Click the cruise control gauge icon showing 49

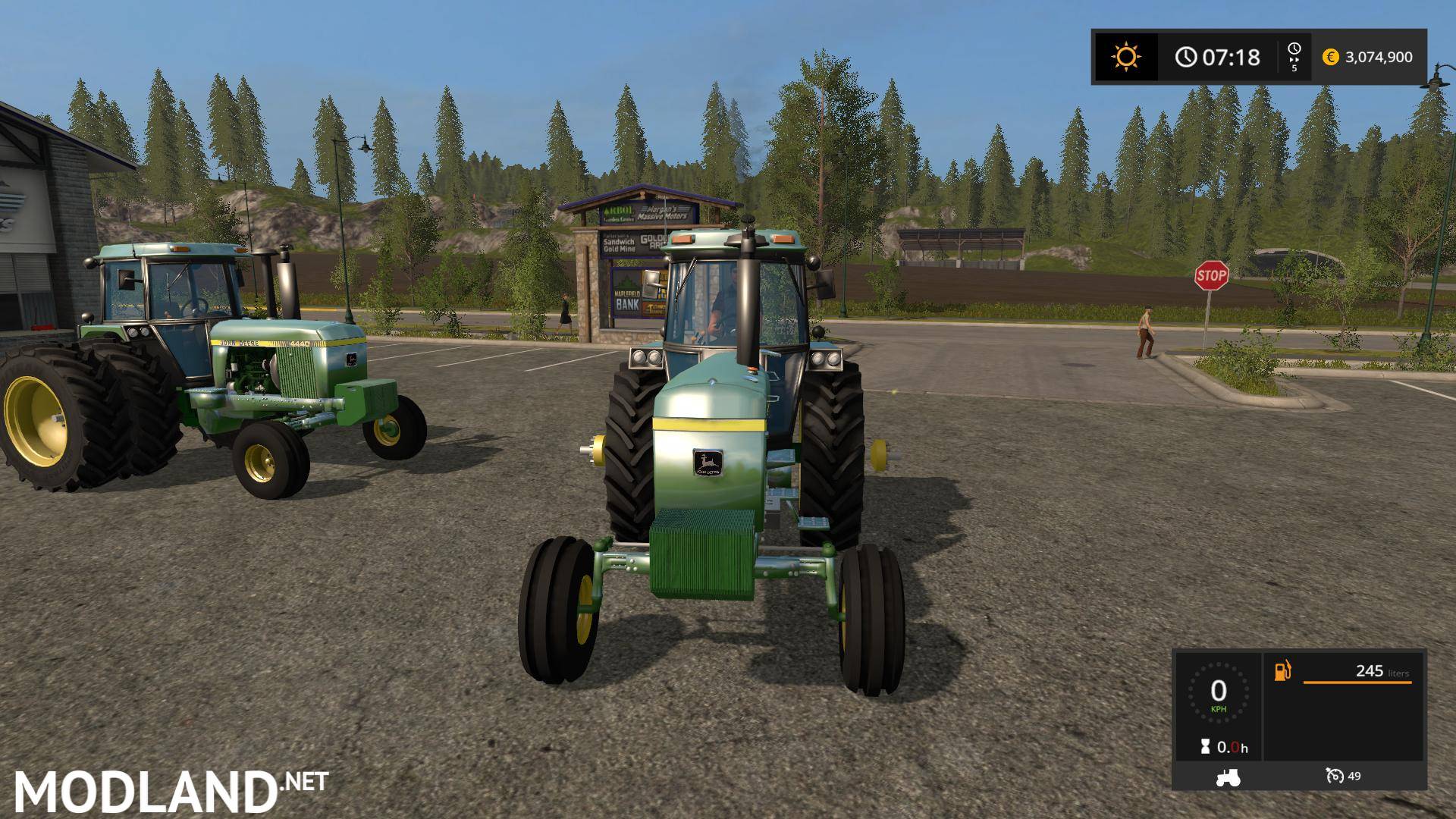tap(1335, 776)
